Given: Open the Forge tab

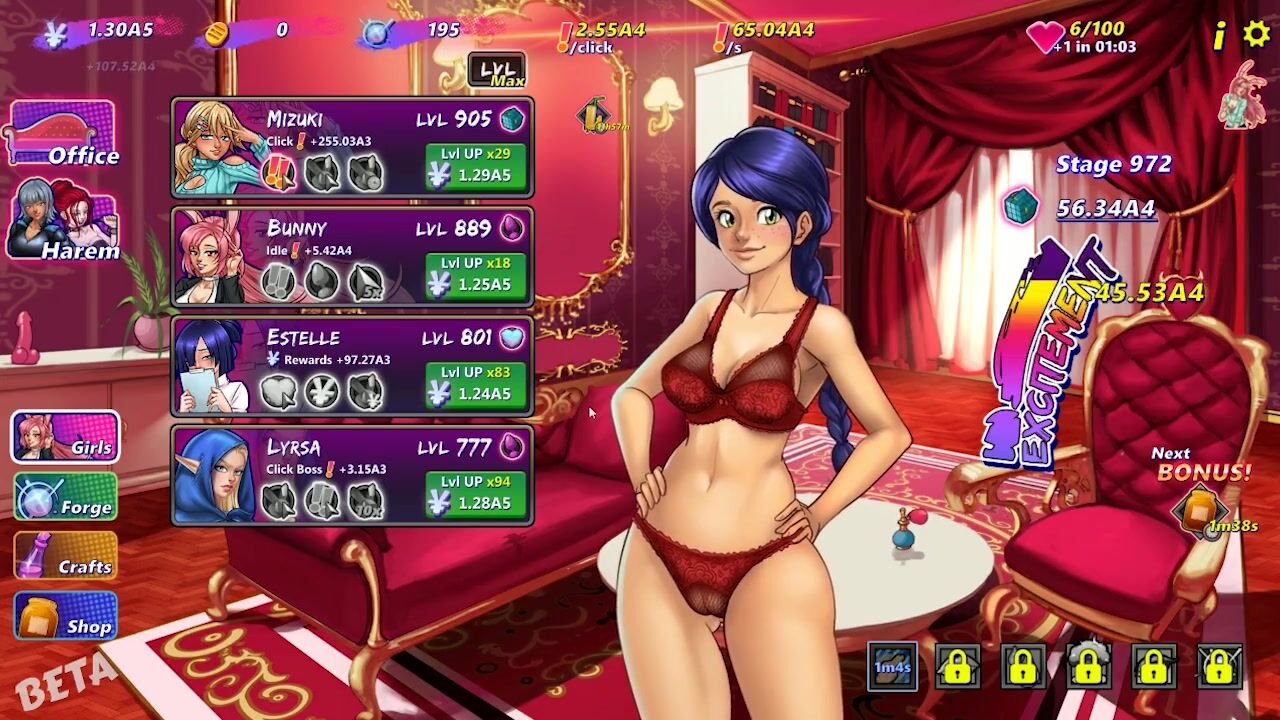Looking at the screenshot, I should click(66, 496).
